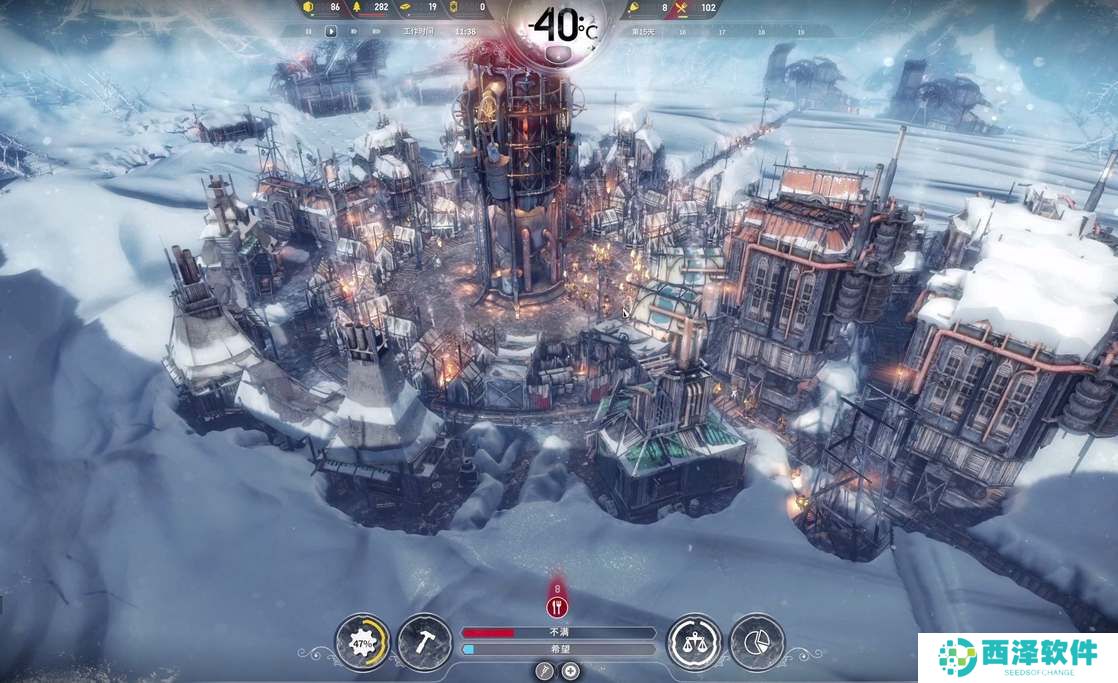The image size is (1118, 683).
Task: Open the Book of Laws scales button
Action: pyautogui.click(x=695, y=641)
